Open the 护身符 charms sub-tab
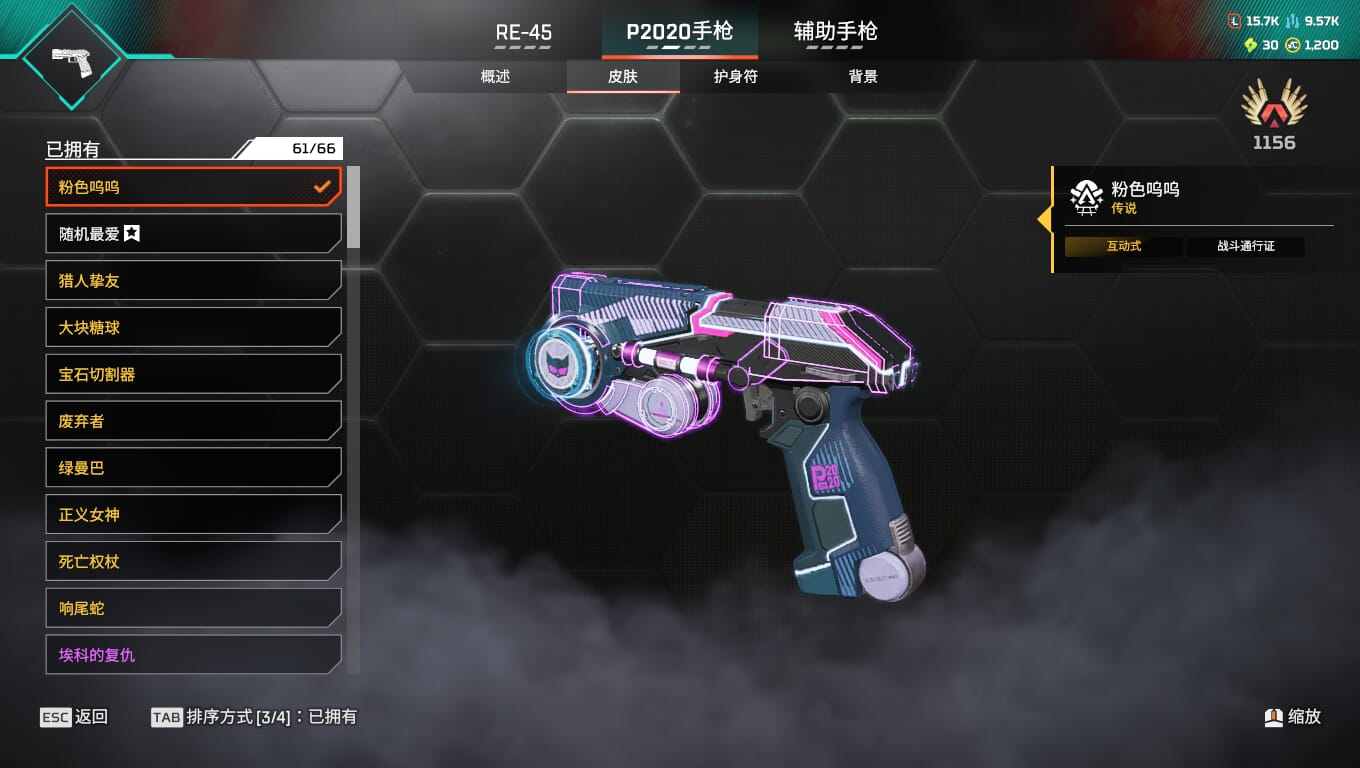The width and height of the screenshot is (1360, 768). [736, 77]
